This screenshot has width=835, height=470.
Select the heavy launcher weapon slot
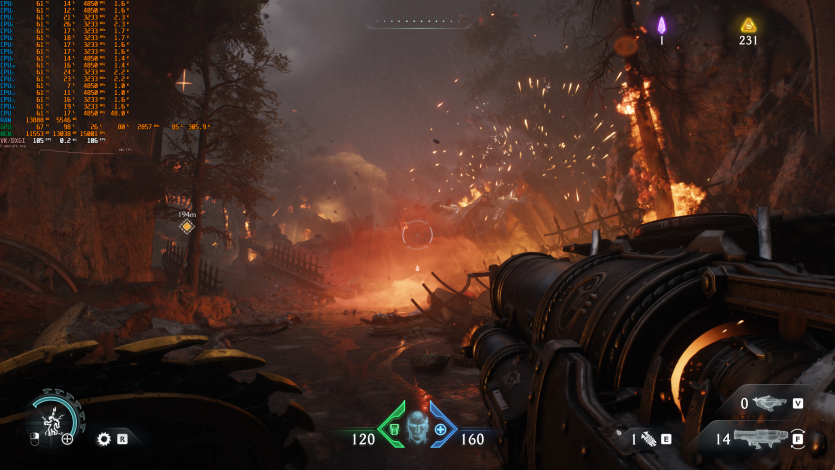coord(765,438)
